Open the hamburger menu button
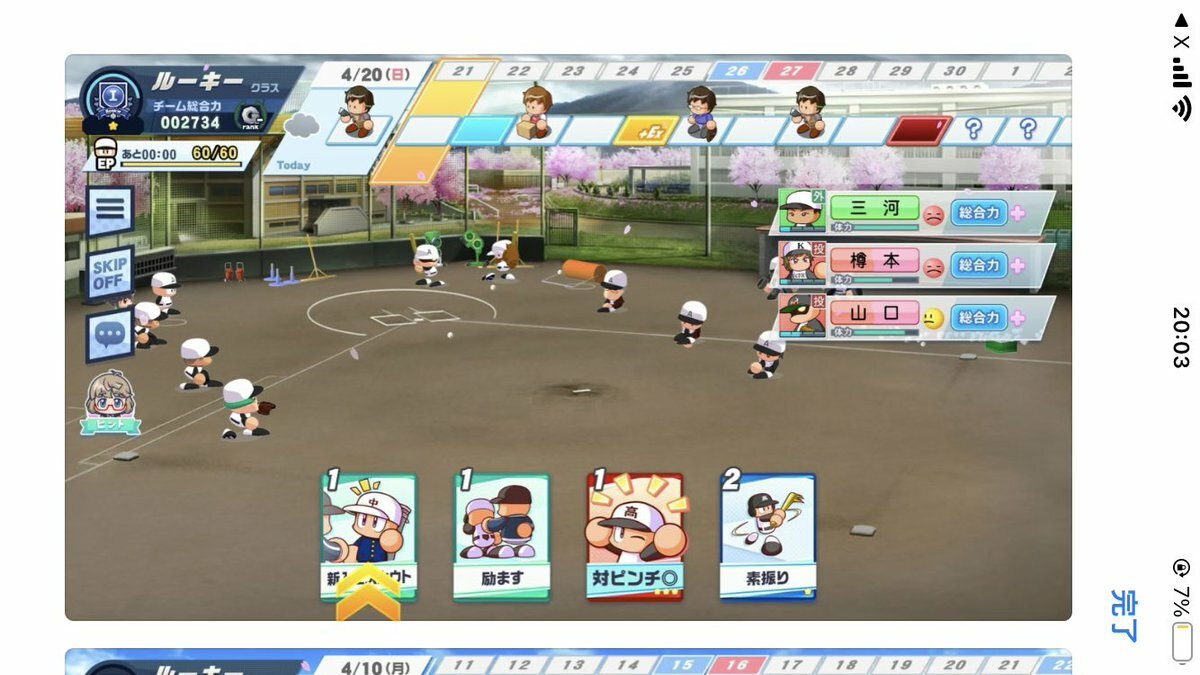 point(109,210)
